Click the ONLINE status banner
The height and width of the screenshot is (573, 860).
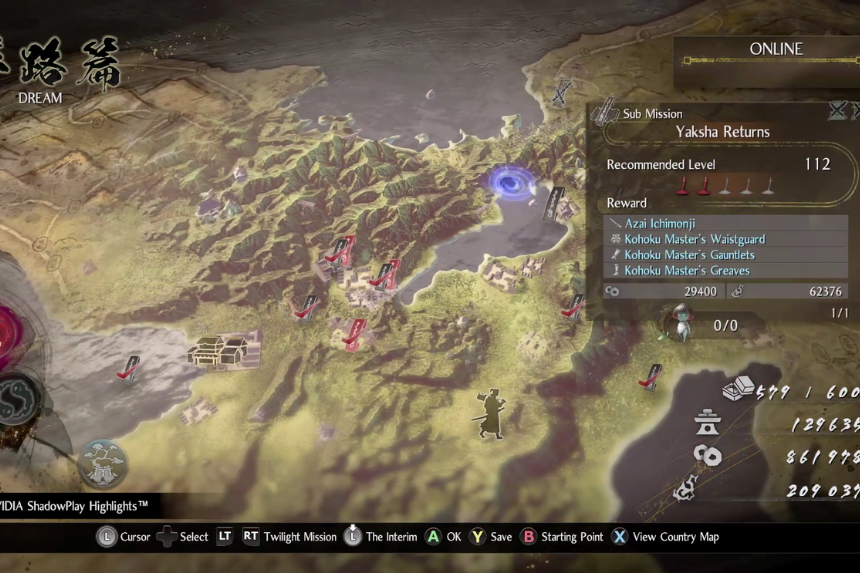(775, 49)
